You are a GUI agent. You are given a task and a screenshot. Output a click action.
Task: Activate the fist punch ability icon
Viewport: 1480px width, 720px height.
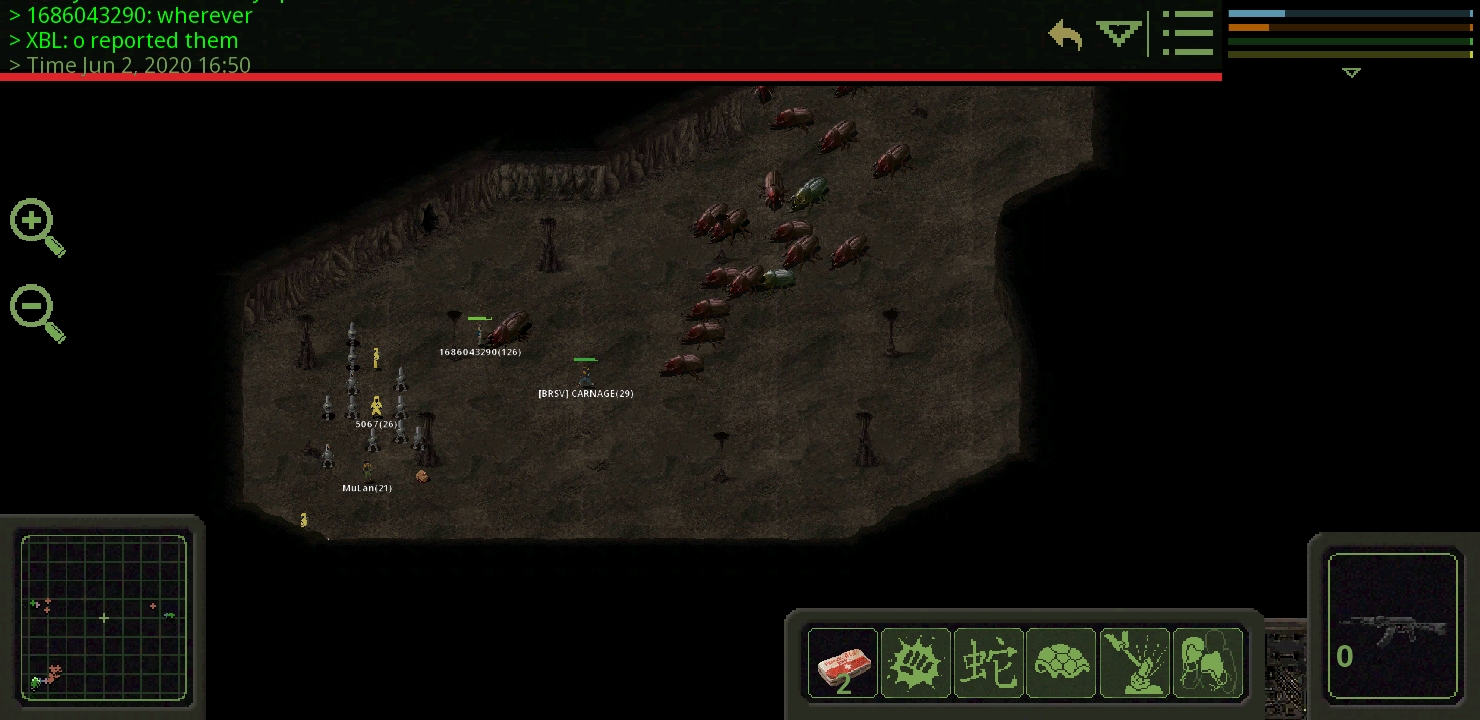point(915,662)
